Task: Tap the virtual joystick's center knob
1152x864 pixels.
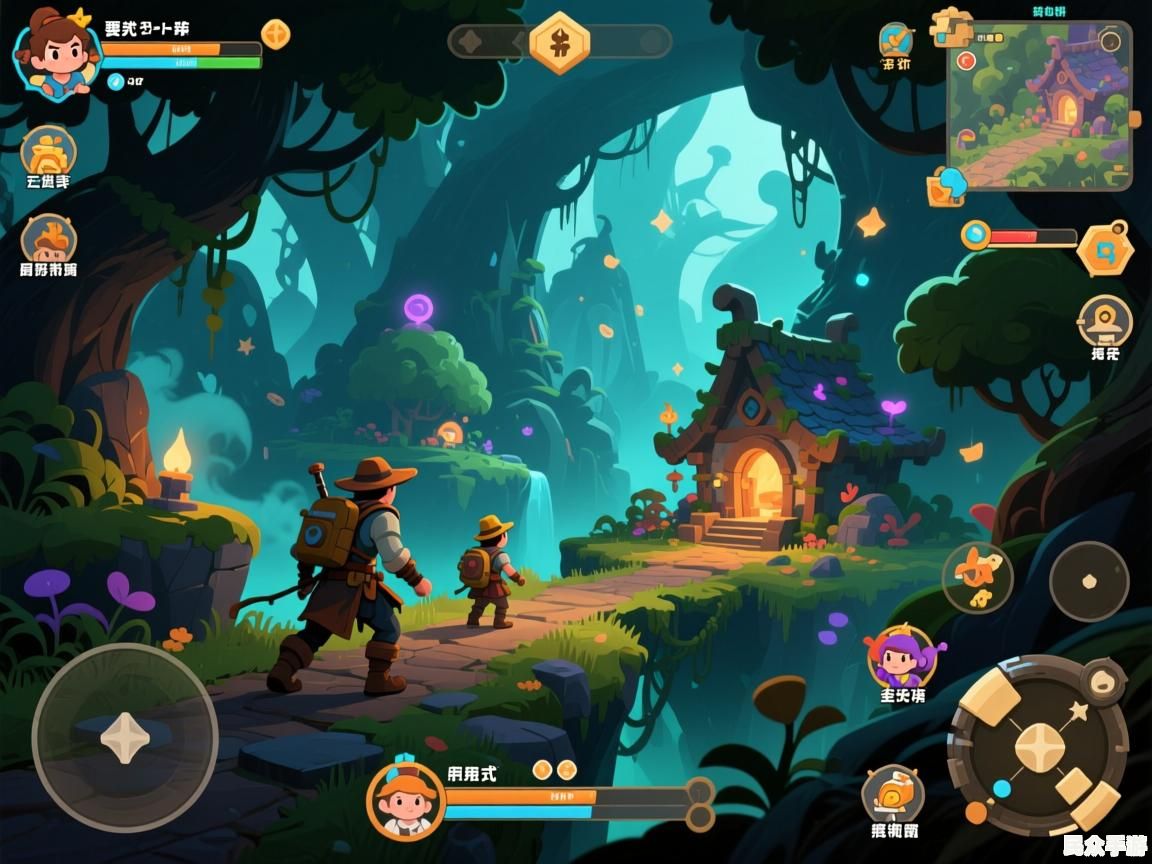Action: pyautogui.click(x=124, y=738)
